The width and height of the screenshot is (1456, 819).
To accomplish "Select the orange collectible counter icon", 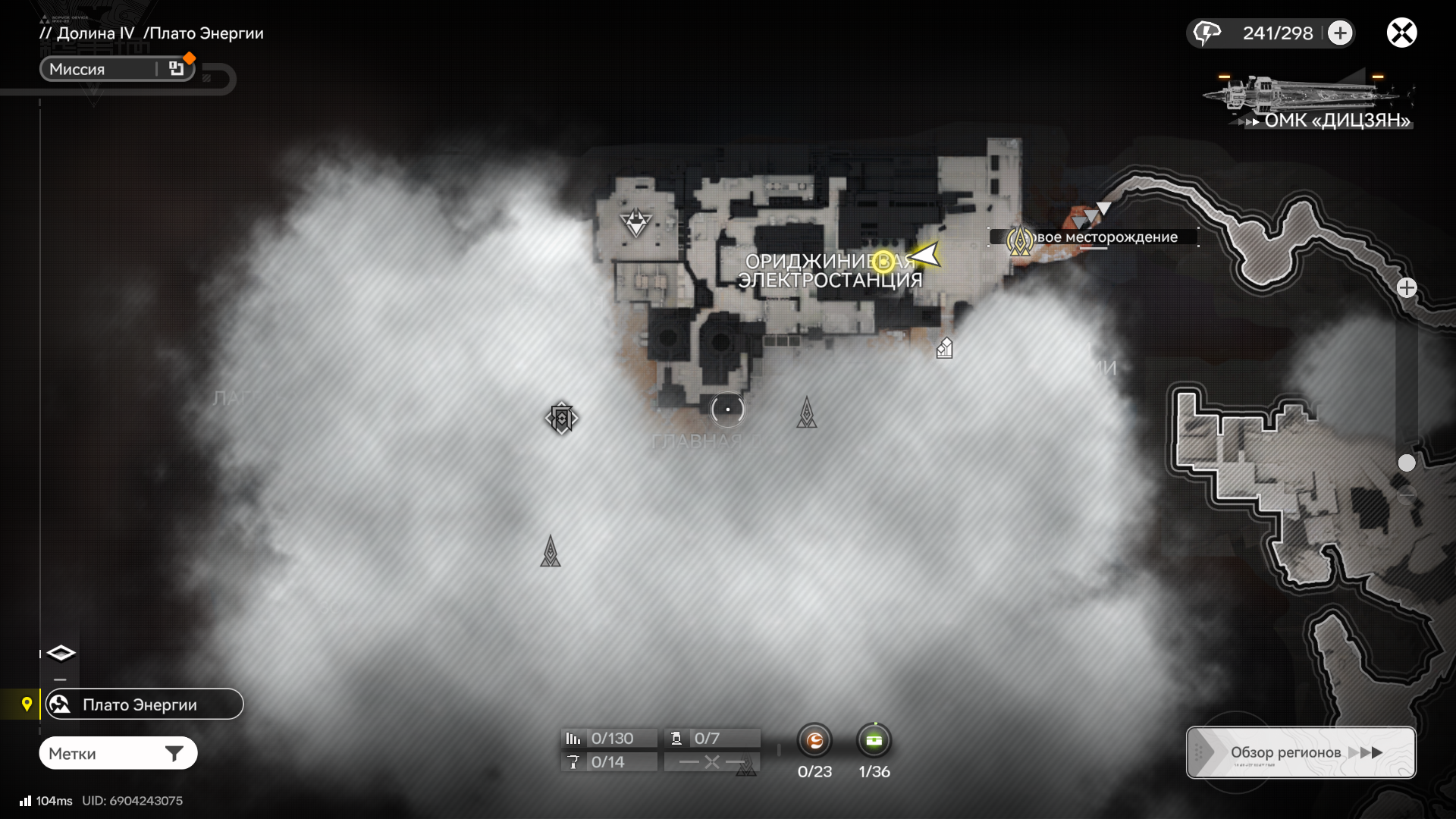I will pos(814,740).
